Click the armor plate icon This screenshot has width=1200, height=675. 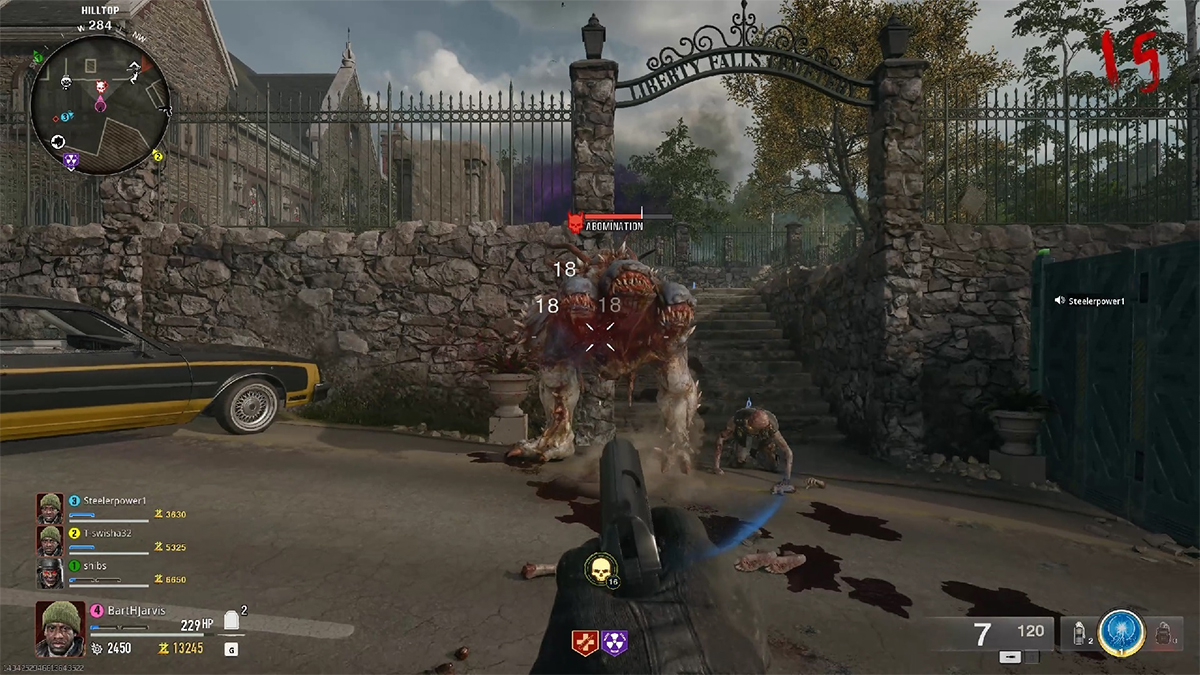click(x=232, y=621)
